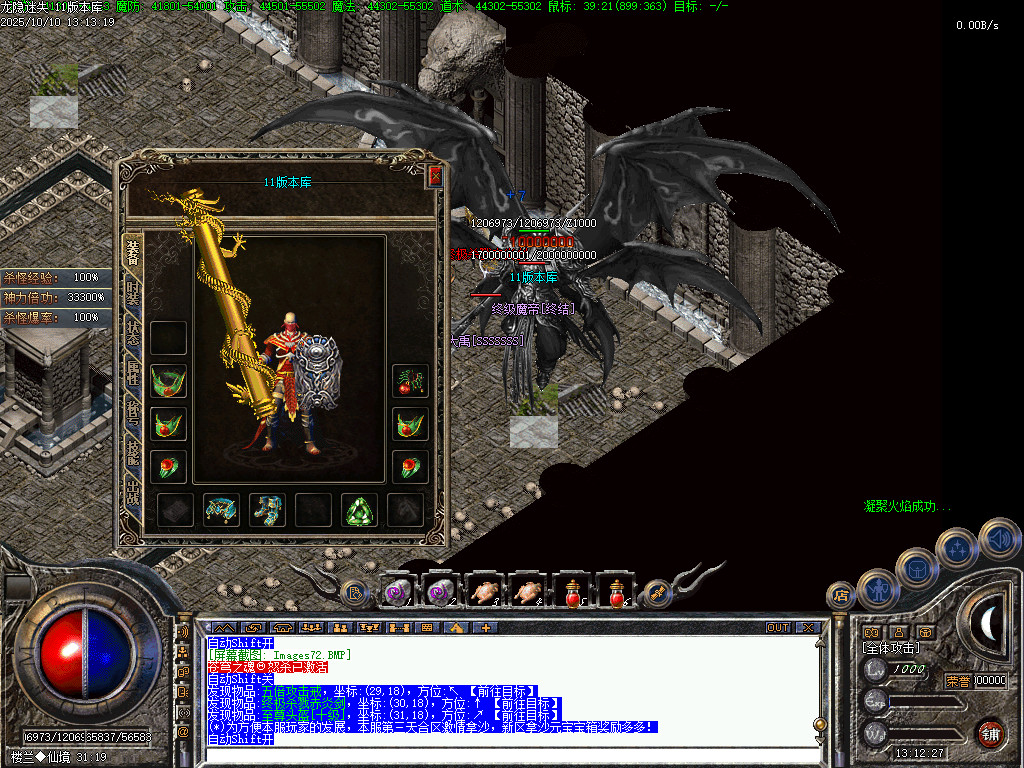Select the equipped boots slot
The image size is (1024, 768).
coord(267,510)
